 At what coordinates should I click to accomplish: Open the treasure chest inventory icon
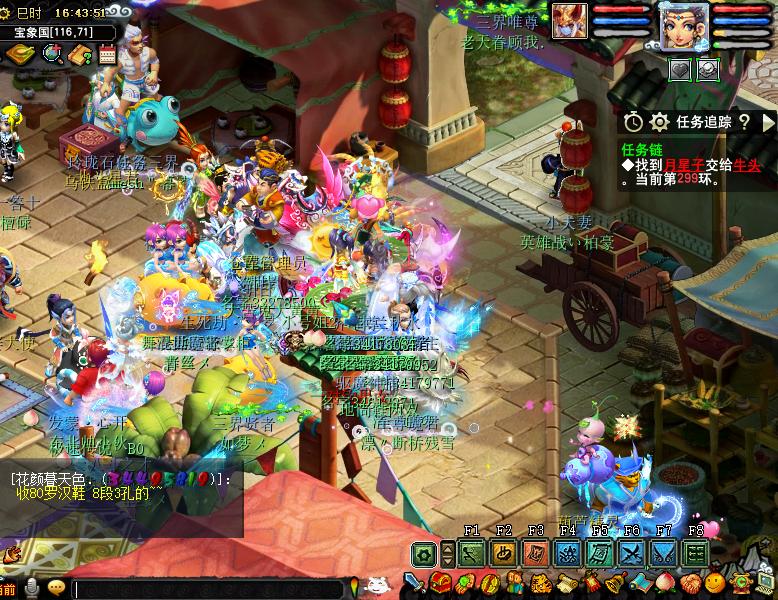(x=441, y=583)
